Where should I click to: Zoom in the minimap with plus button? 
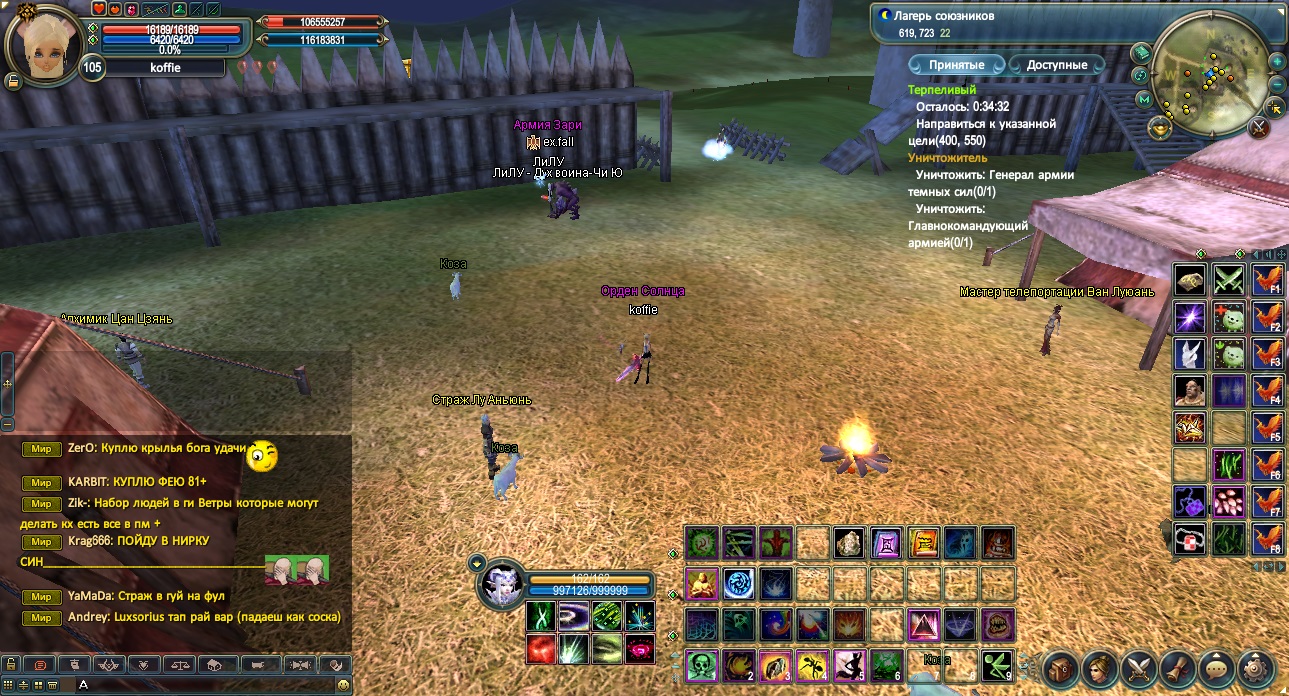1277,60
